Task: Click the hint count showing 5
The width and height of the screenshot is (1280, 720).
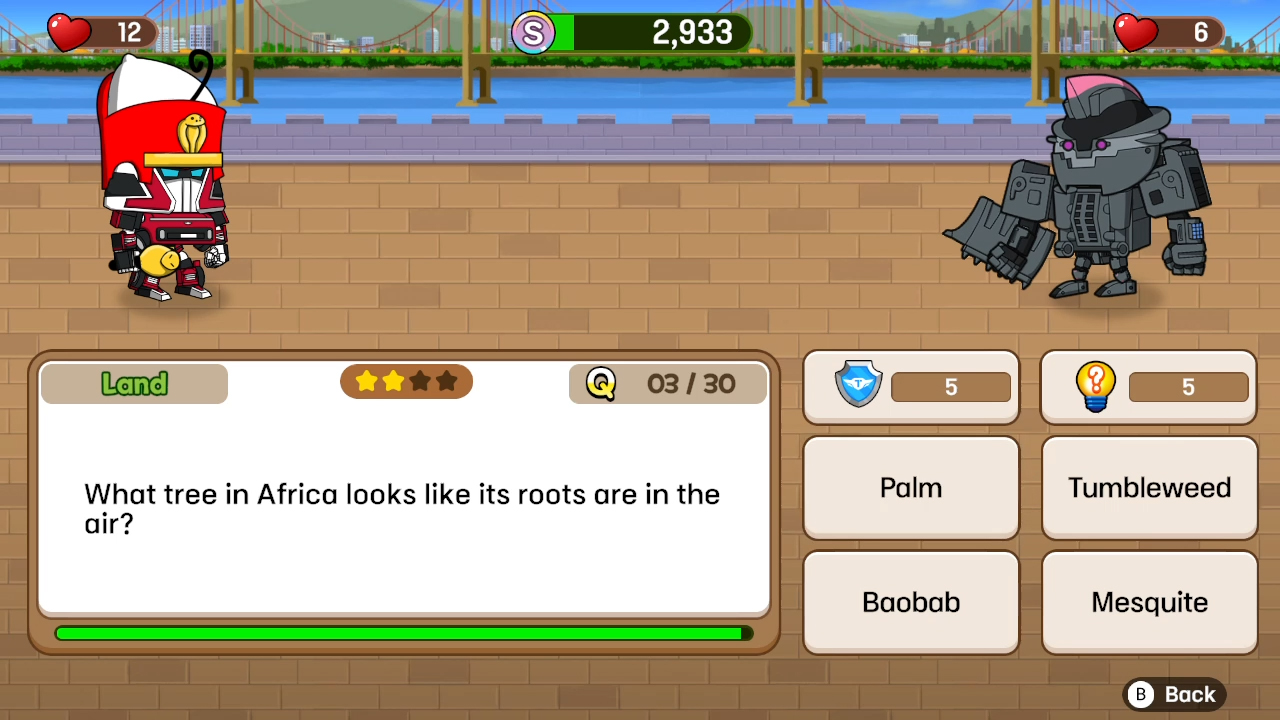Action: coord(1188,387)
